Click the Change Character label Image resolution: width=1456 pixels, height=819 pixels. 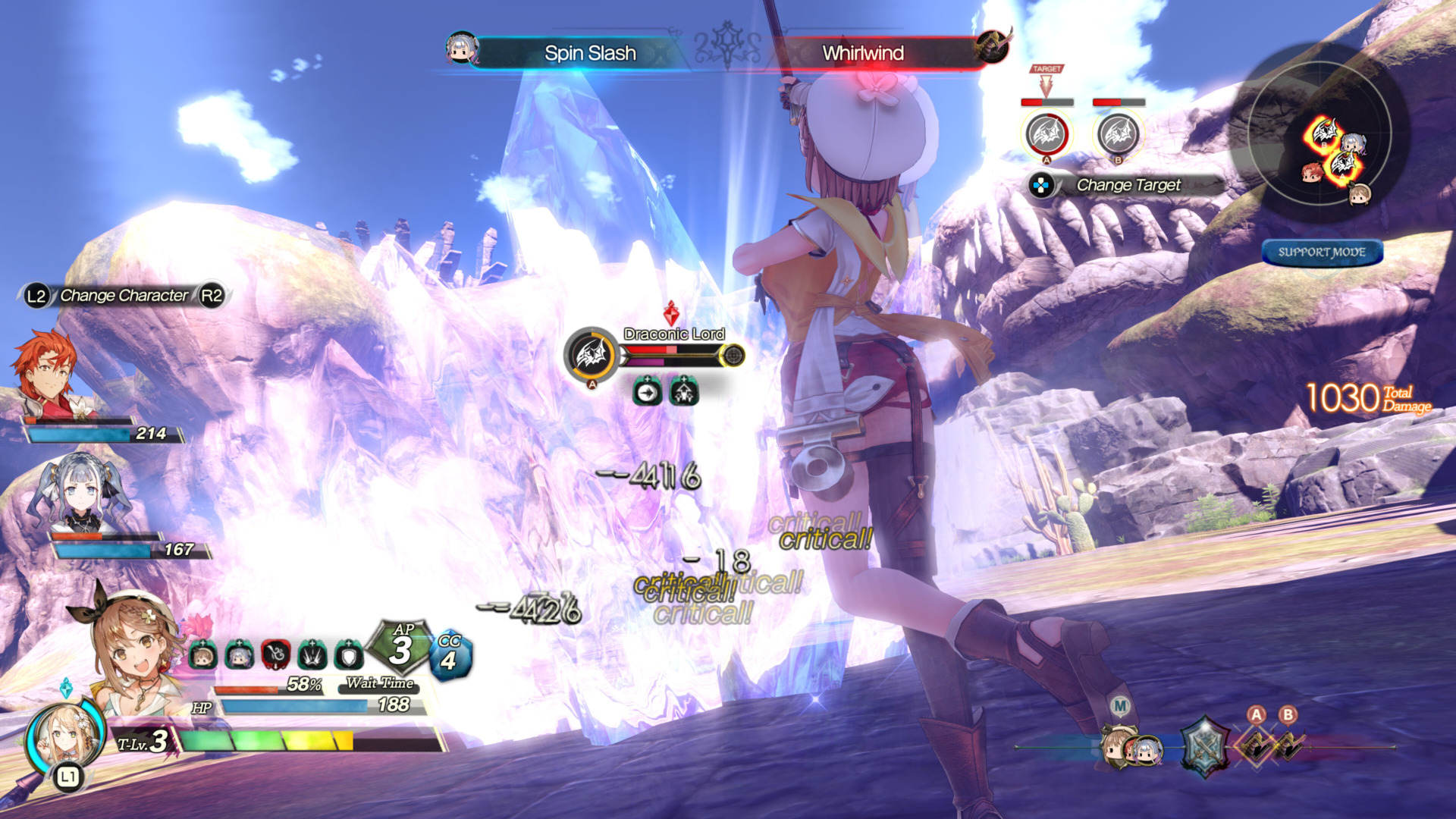(124, 296)
